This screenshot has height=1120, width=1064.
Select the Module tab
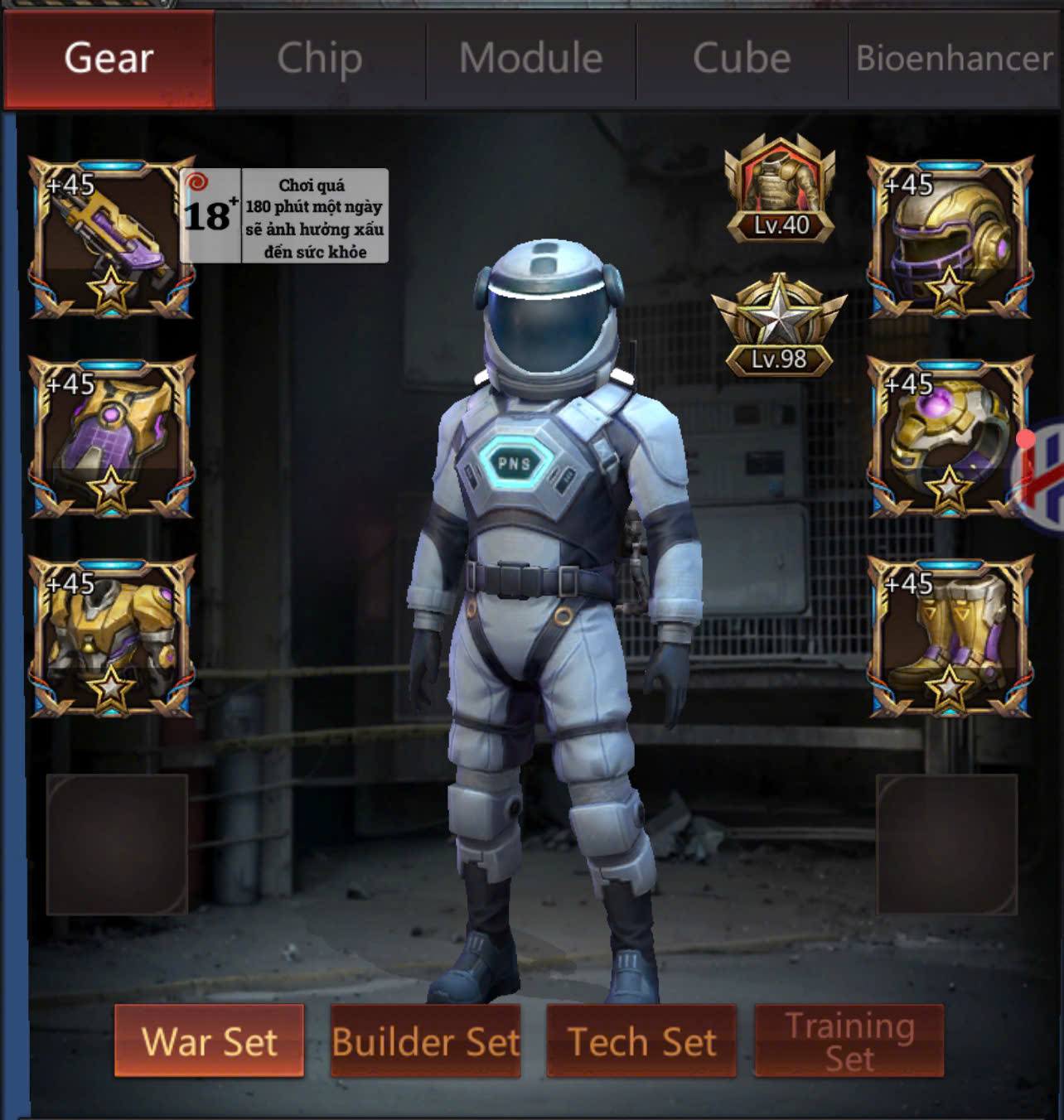pos(531,60)
